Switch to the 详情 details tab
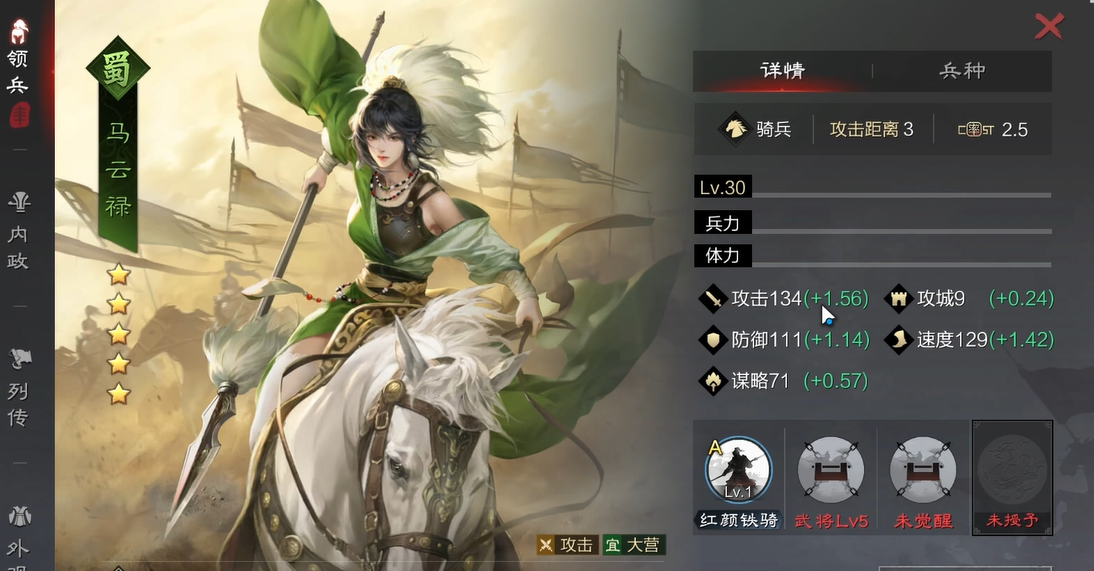The image size is (1094, 571). pyautogui.click(x=782, y=71)
